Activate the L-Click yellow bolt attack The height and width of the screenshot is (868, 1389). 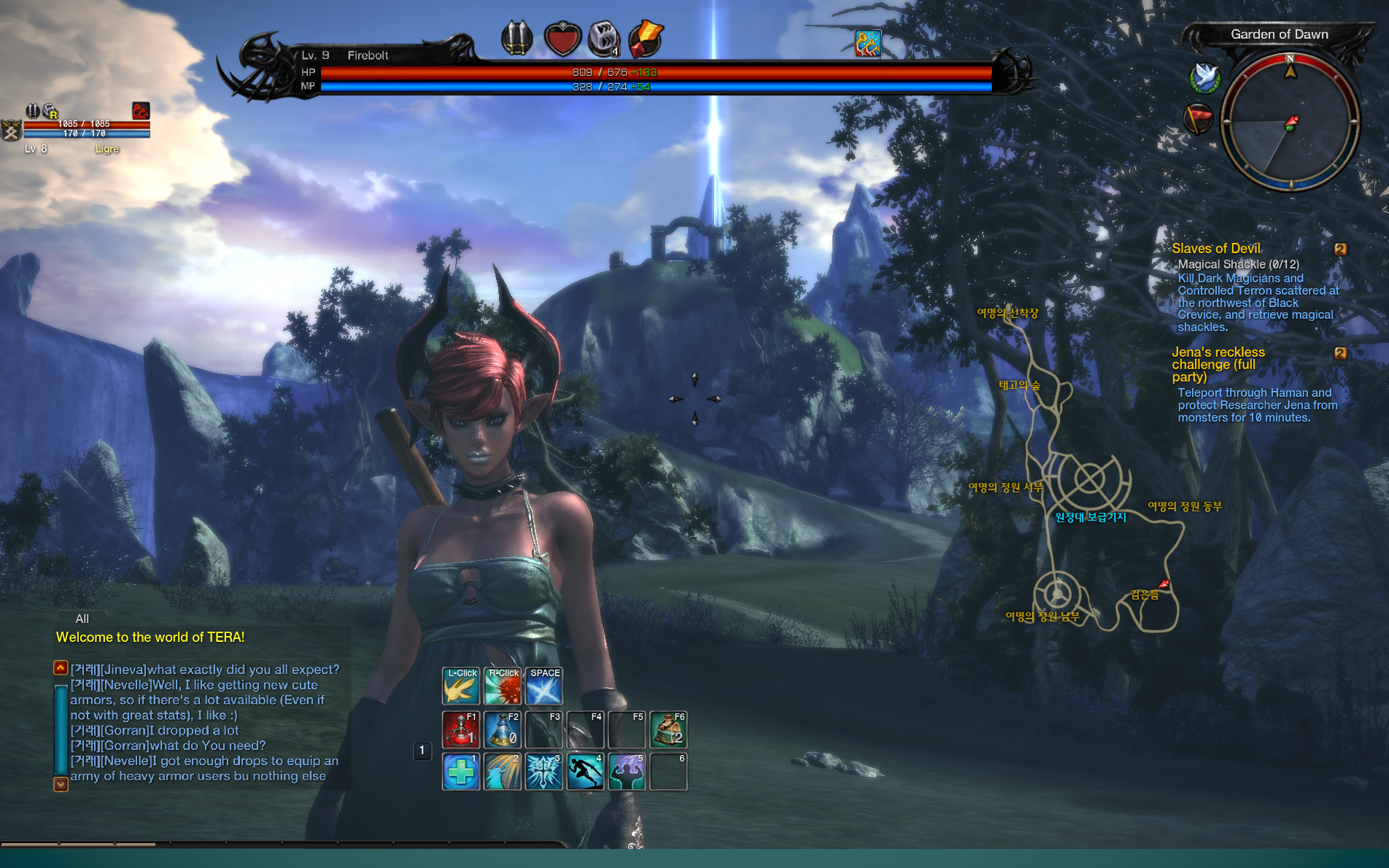[x=460, y=686]
